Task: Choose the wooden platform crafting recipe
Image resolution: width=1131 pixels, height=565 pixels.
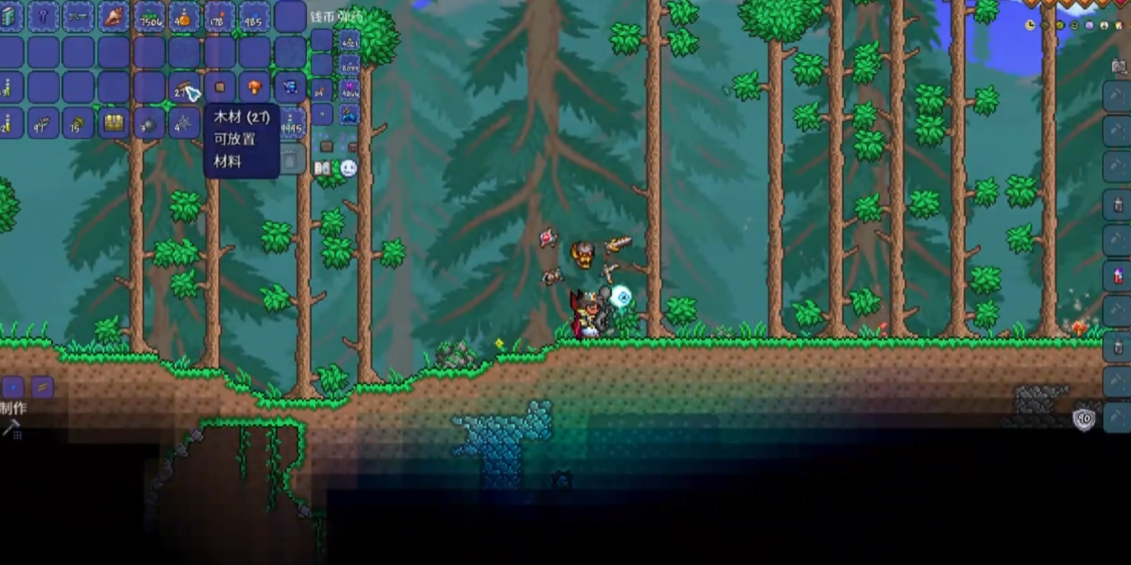Action: tap(42, 387)
